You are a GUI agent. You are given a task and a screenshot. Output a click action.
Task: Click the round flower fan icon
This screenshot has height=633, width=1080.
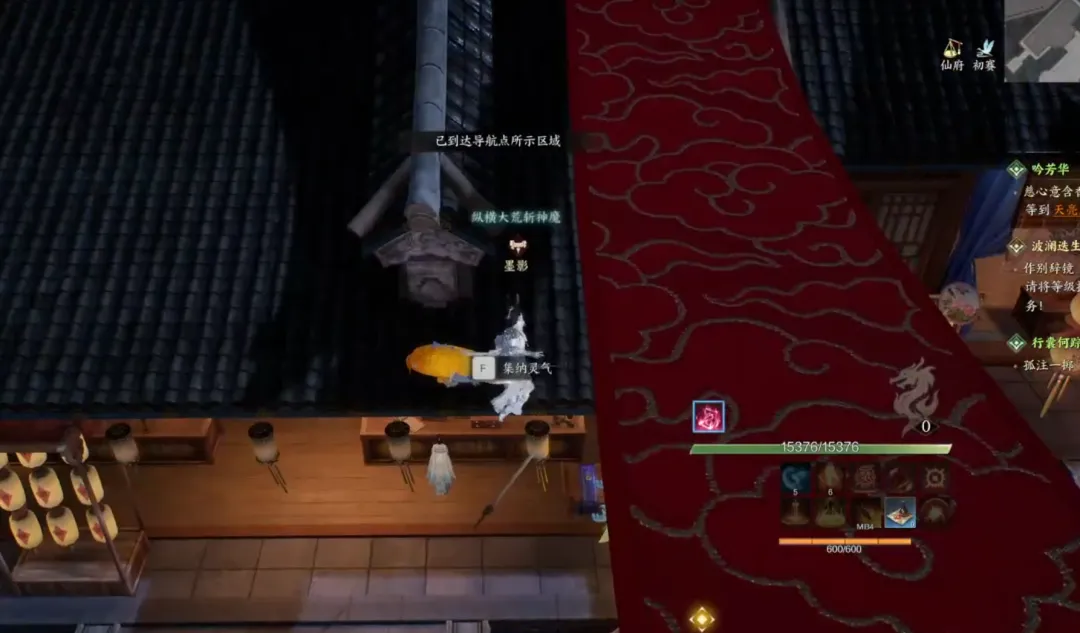click(957, 303)
